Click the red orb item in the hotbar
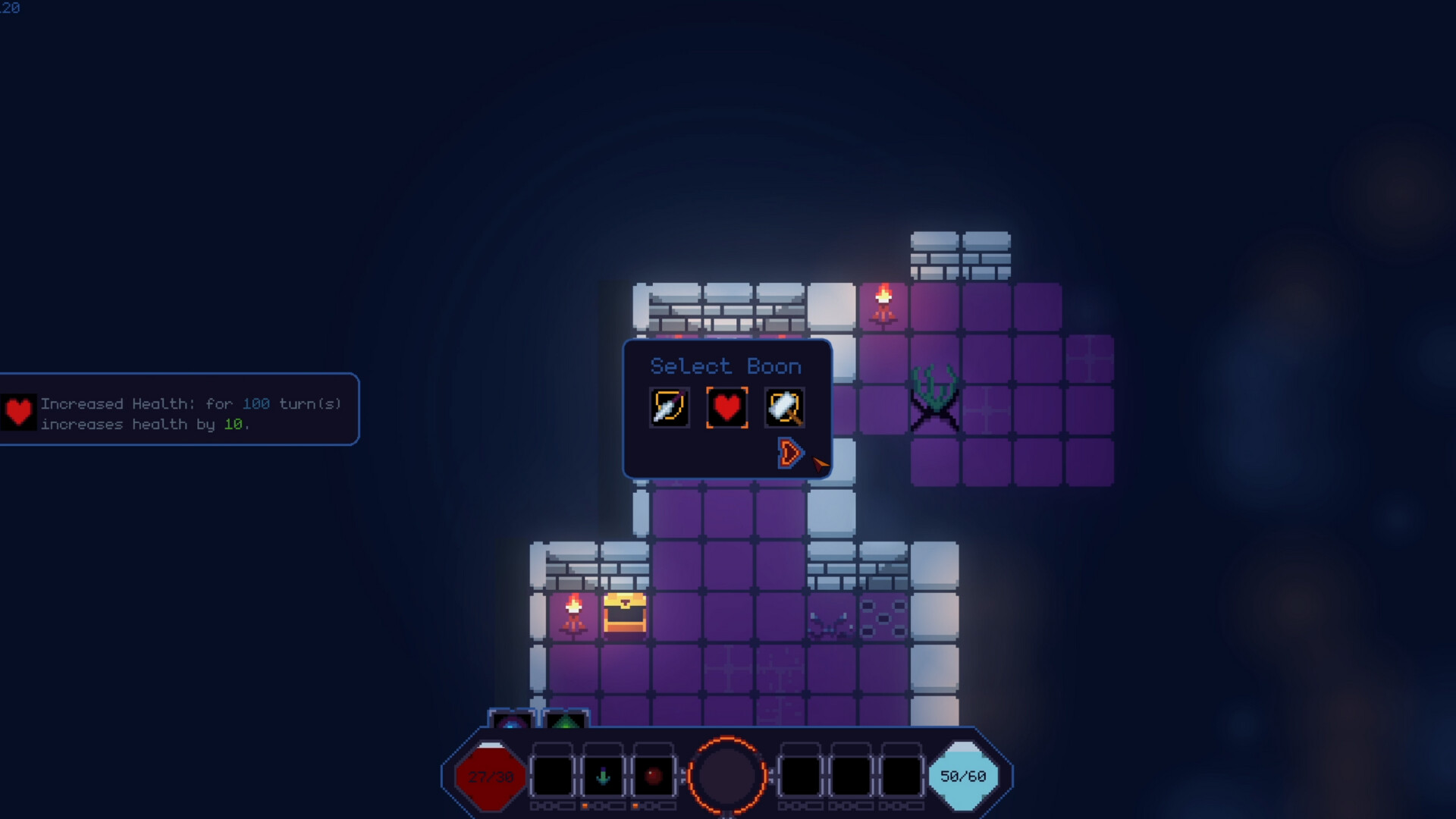 click(652, 775)
